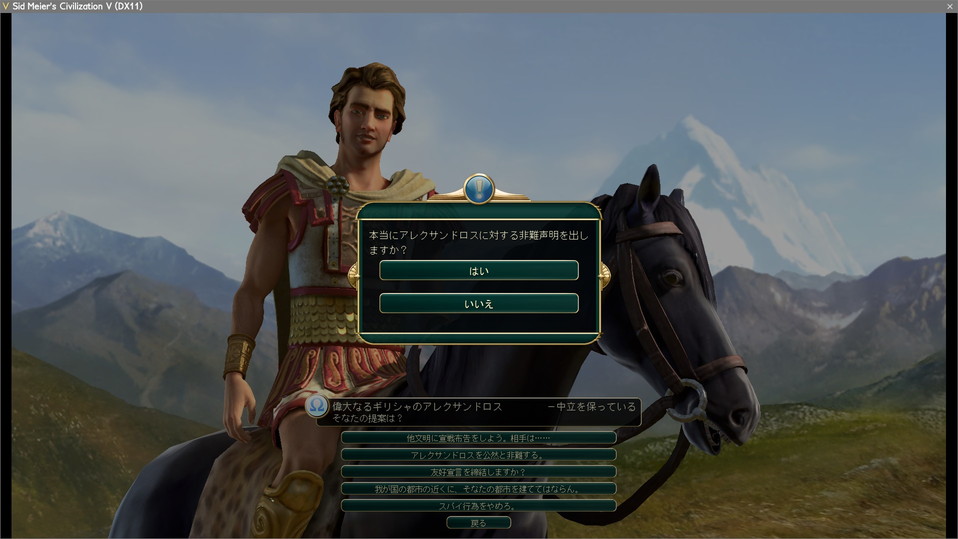Screen dimensions: 958x539
Task: Close the Civilization V window
Action: pos(949,6)
